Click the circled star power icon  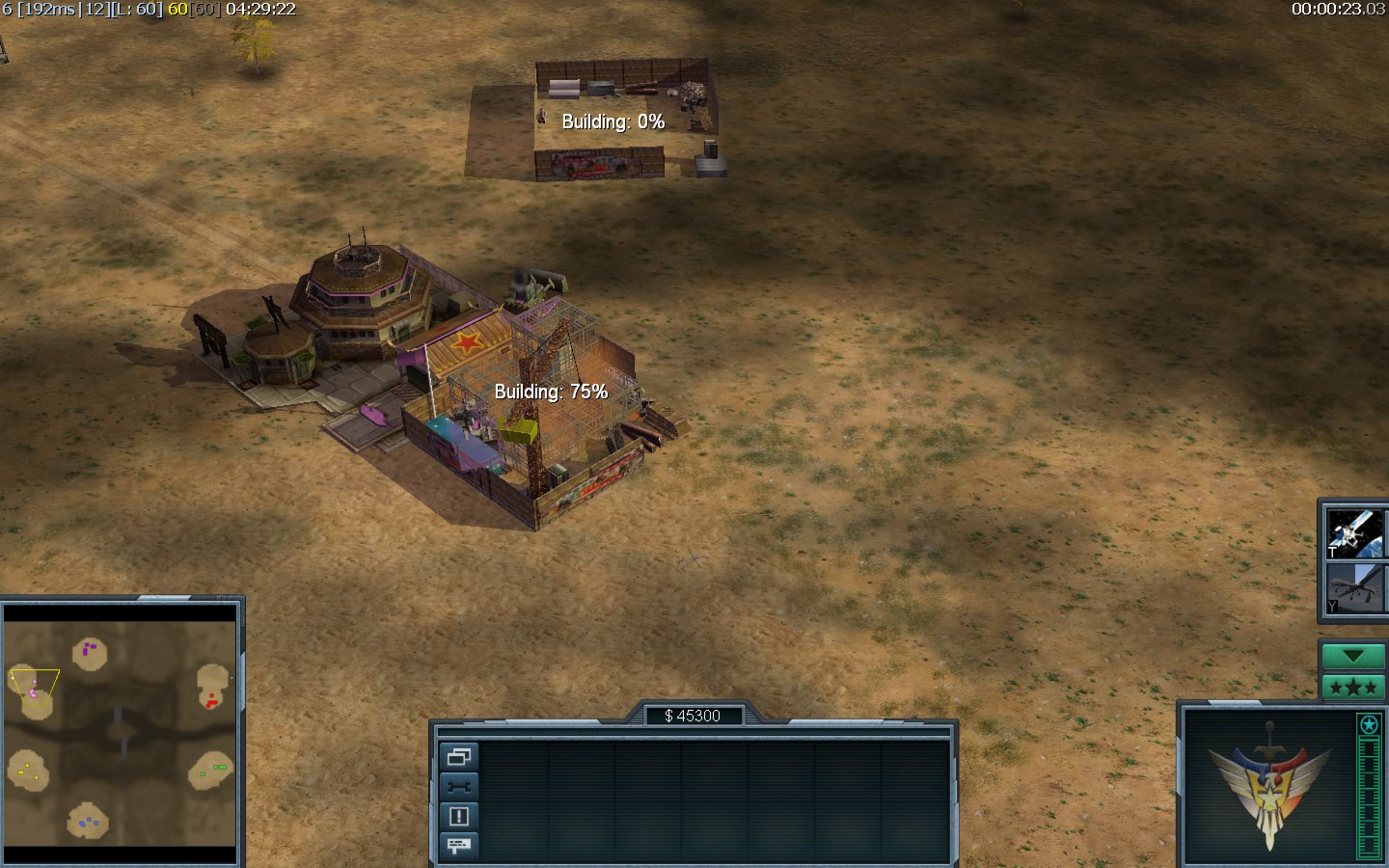[x=1369, y=724]
